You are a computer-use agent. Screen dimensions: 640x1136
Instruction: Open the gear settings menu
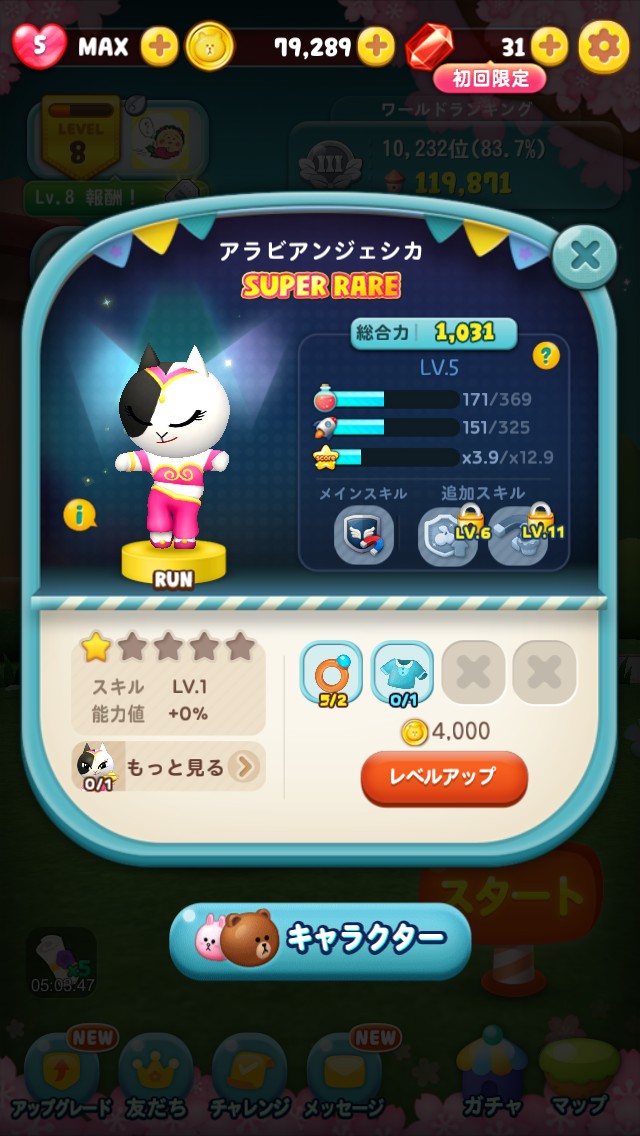pyautogui.click(x=605, y=46)
